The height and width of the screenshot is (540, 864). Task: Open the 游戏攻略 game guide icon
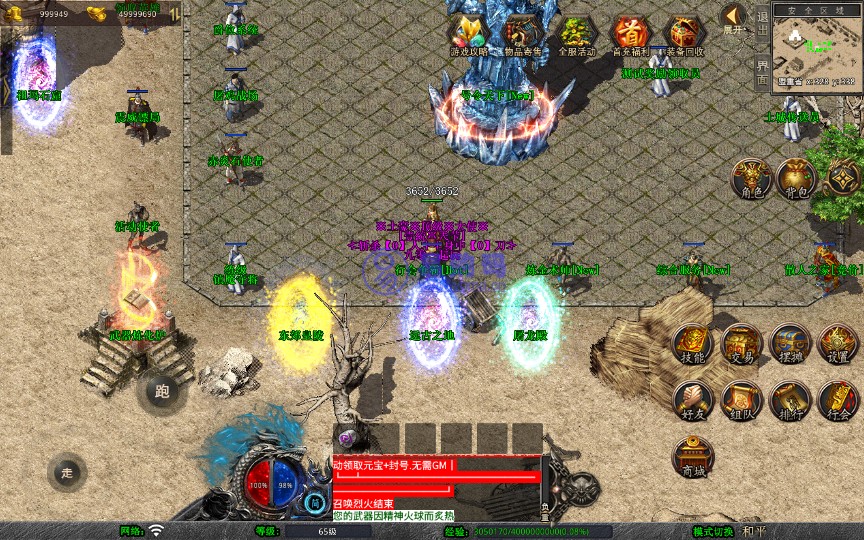[x=469, y=35]
